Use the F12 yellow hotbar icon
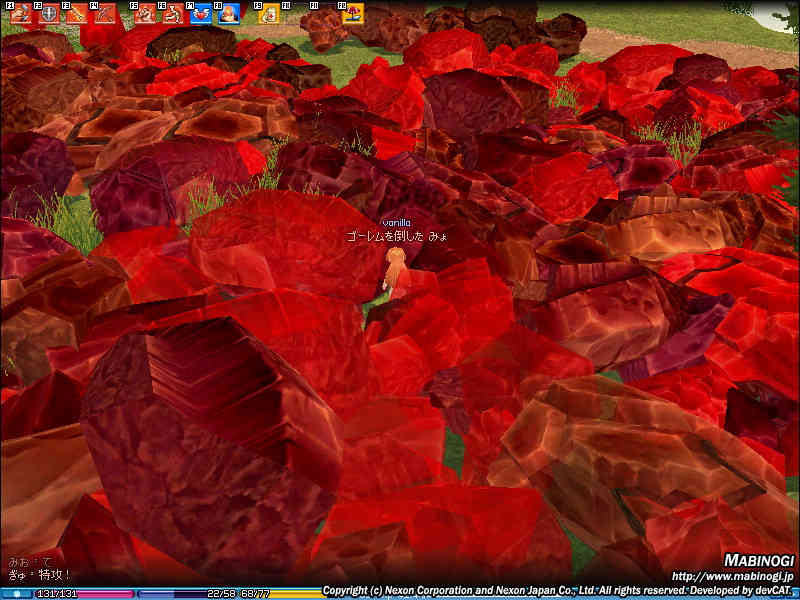Screen dimensions: 800x600 [352, 14]
